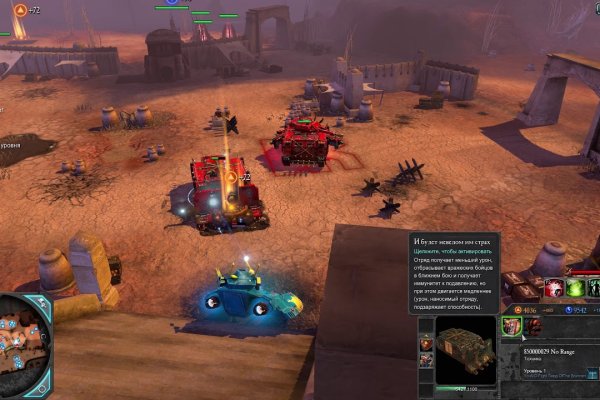Click the selected tank unit portrait
600x400 pixels.
point(466,350)
